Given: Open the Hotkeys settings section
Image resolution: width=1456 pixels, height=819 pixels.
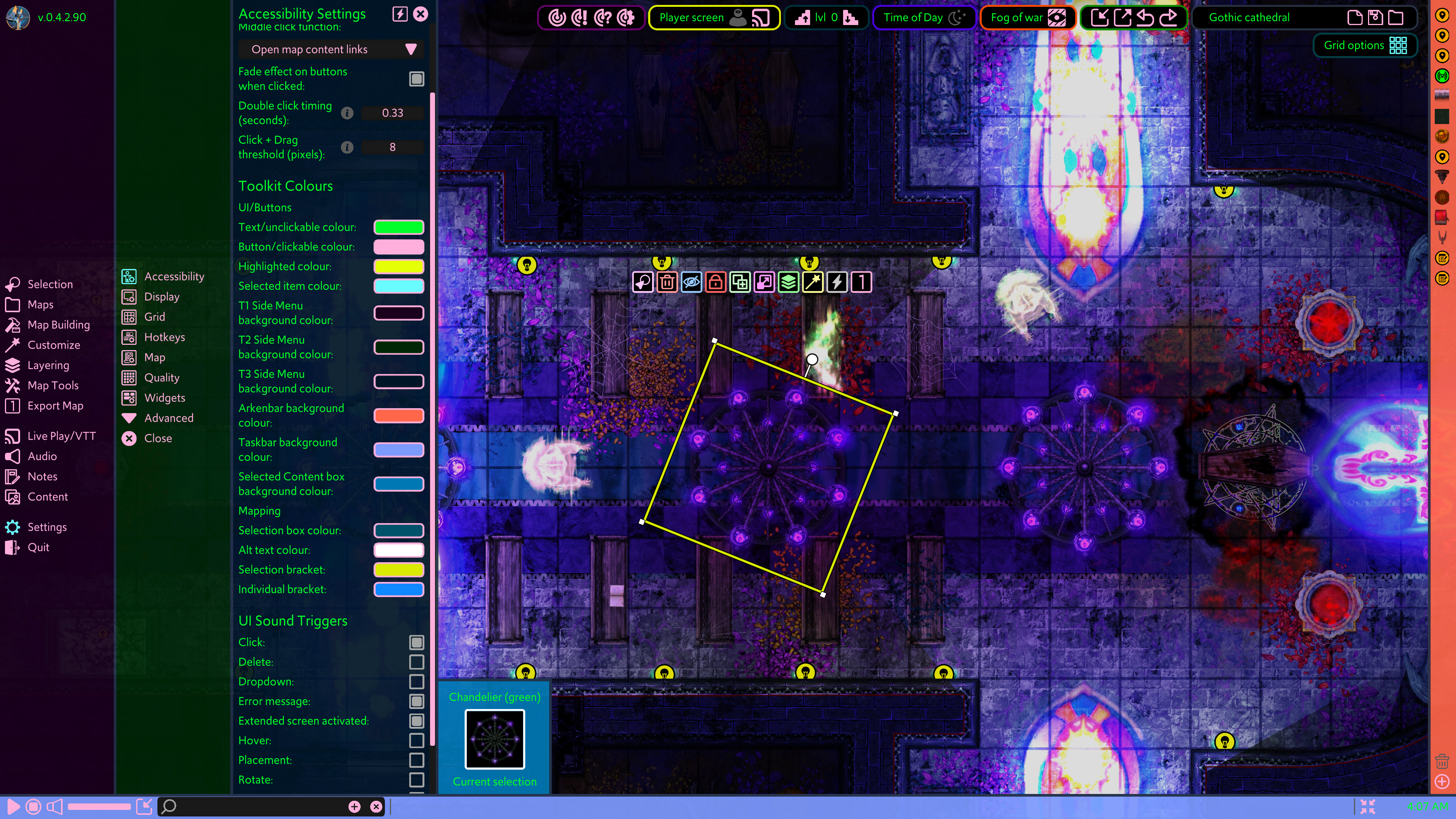Looking at the screenshot, I should pyautogui.click(x=164, y=338).
